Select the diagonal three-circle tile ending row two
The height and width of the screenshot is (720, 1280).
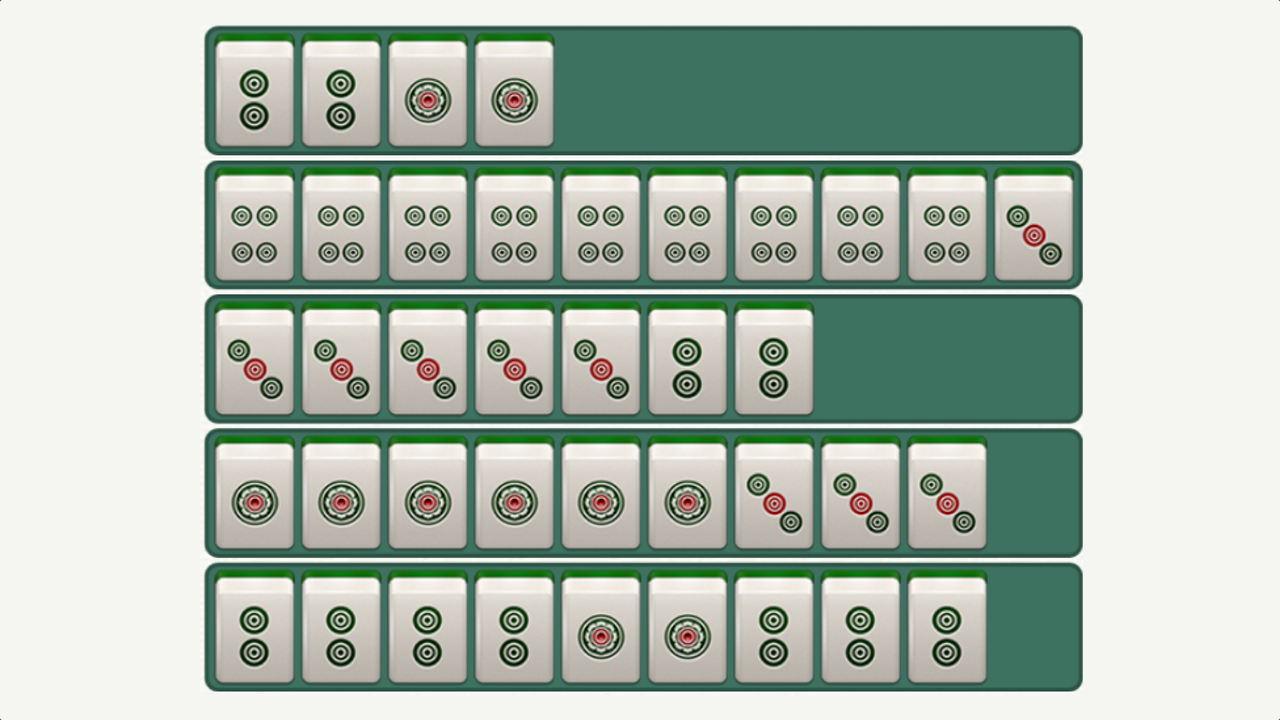click(1034, 225)
